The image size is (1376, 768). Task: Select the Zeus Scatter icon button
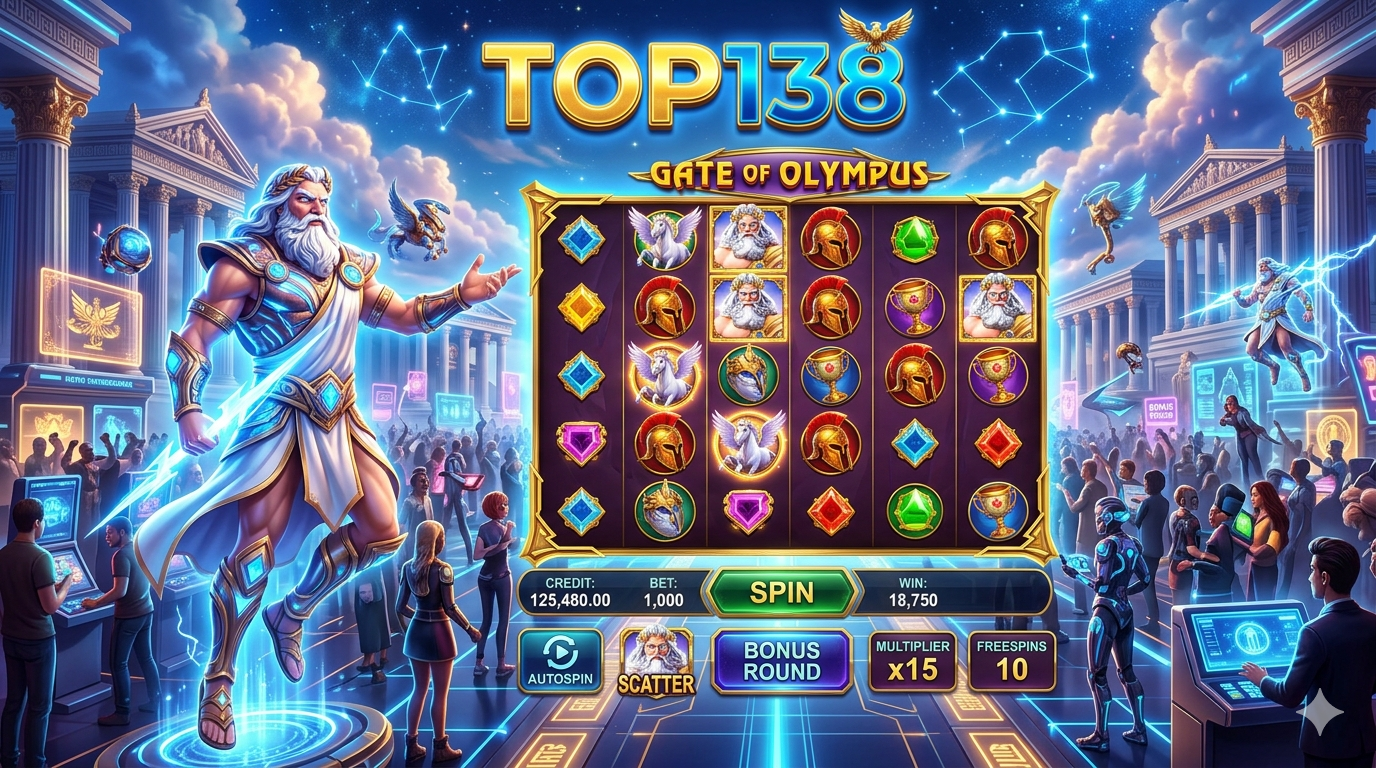pyautogui.click(x=656, y=661)
